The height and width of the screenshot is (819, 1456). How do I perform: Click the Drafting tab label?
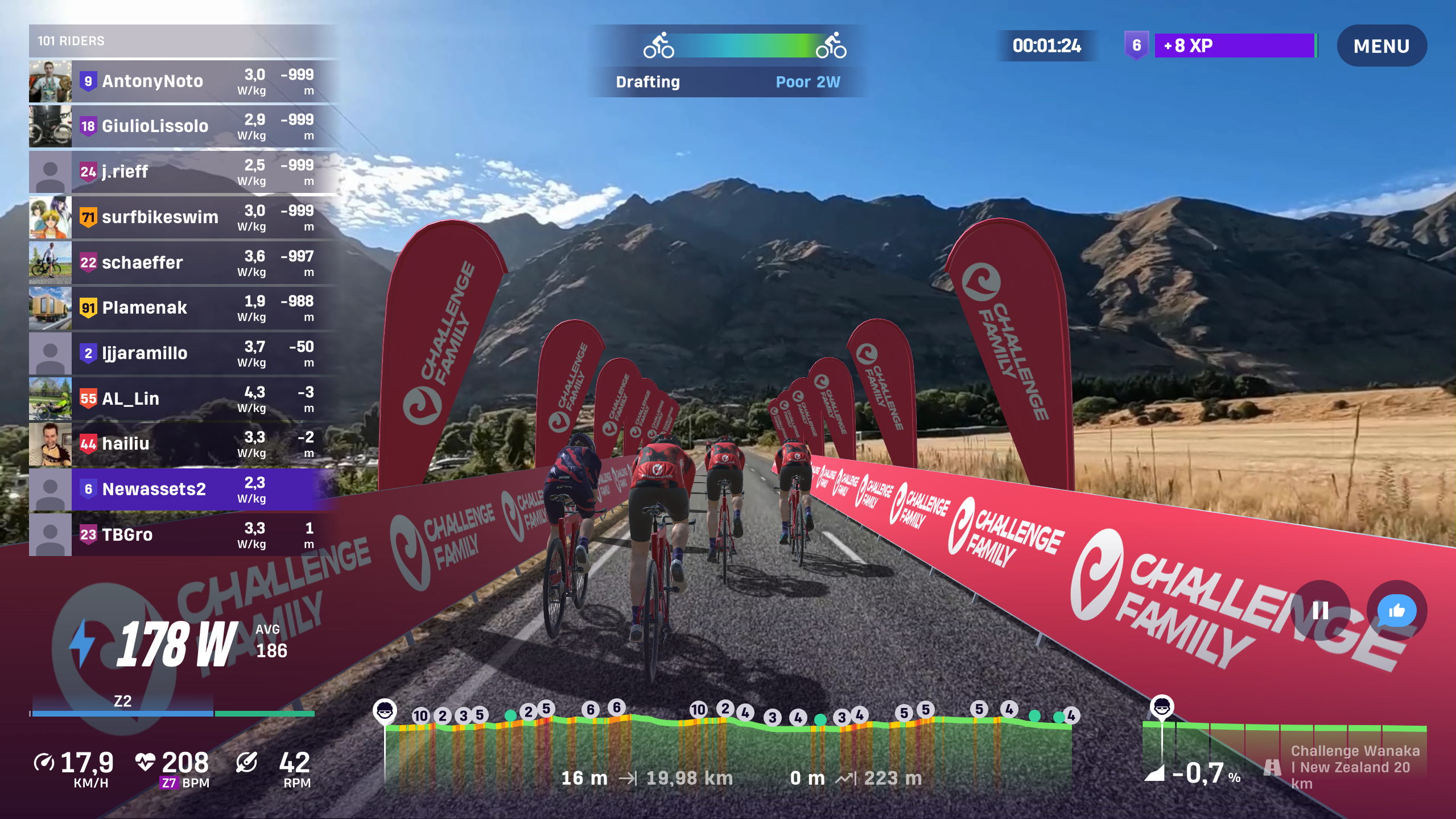point(649,82)
